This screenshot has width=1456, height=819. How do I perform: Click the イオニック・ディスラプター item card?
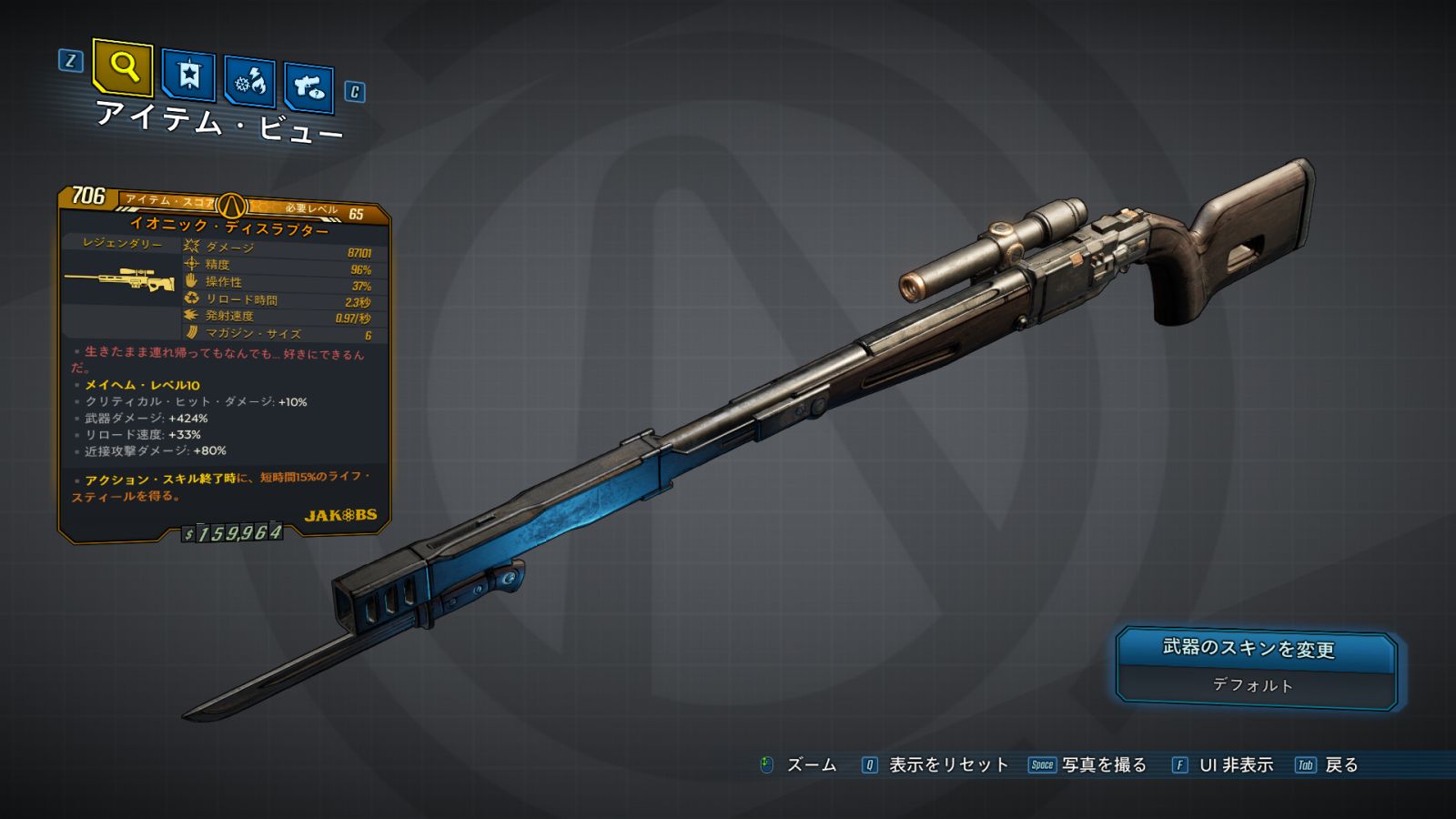point(225,364)
